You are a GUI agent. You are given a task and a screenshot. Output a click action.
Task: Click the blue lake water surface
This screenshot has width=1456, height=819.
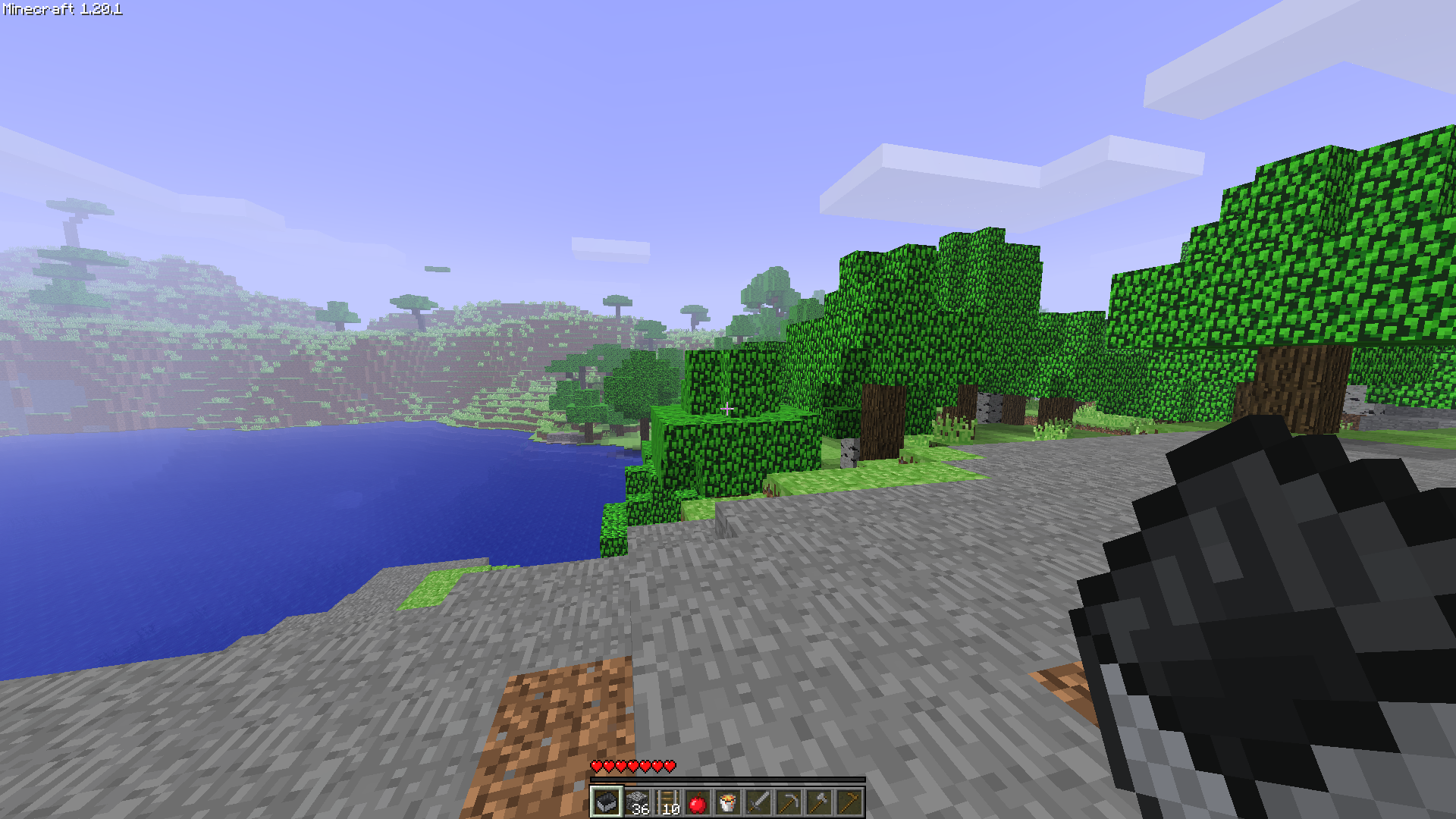click(x=265, y=531)
